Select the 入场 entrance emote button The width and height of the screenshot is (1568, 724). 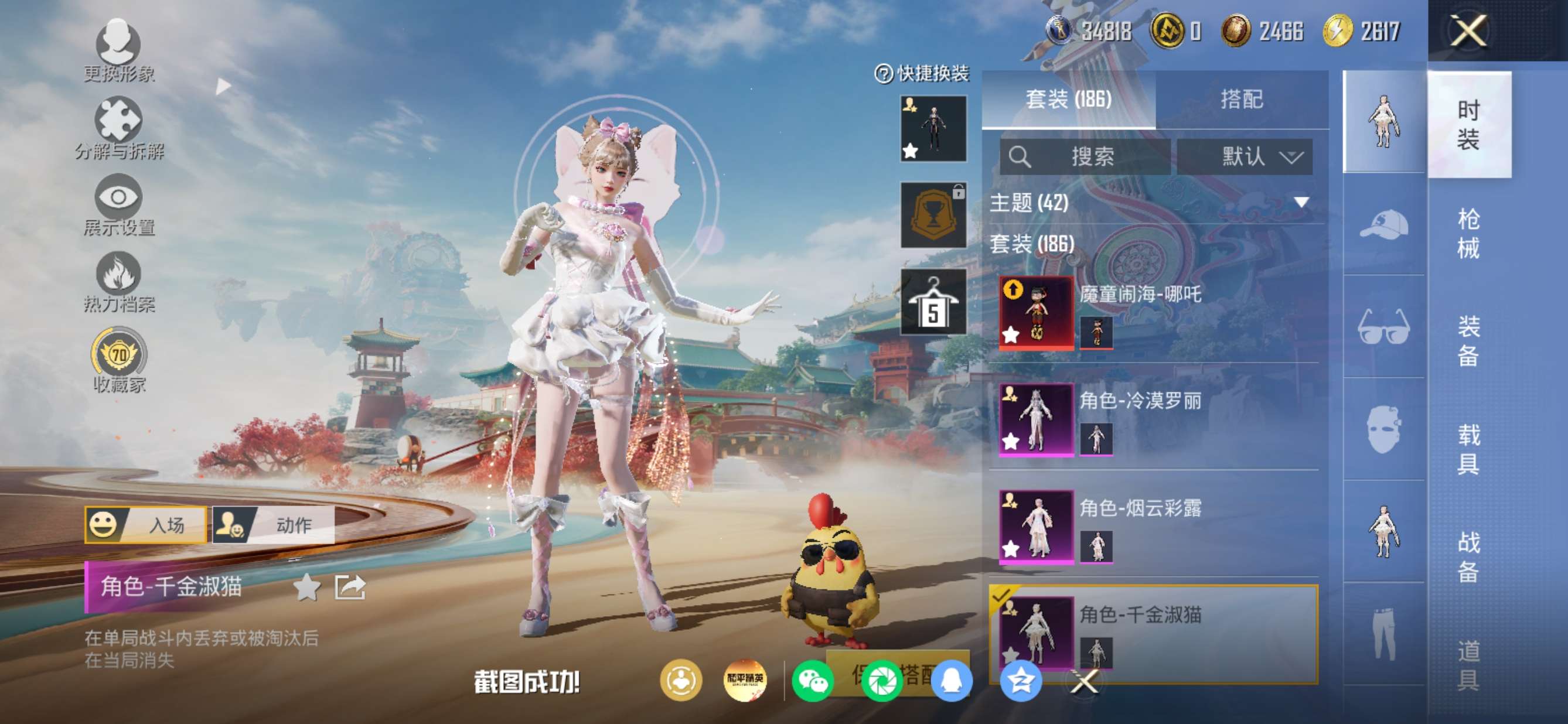tap(146, 524)
